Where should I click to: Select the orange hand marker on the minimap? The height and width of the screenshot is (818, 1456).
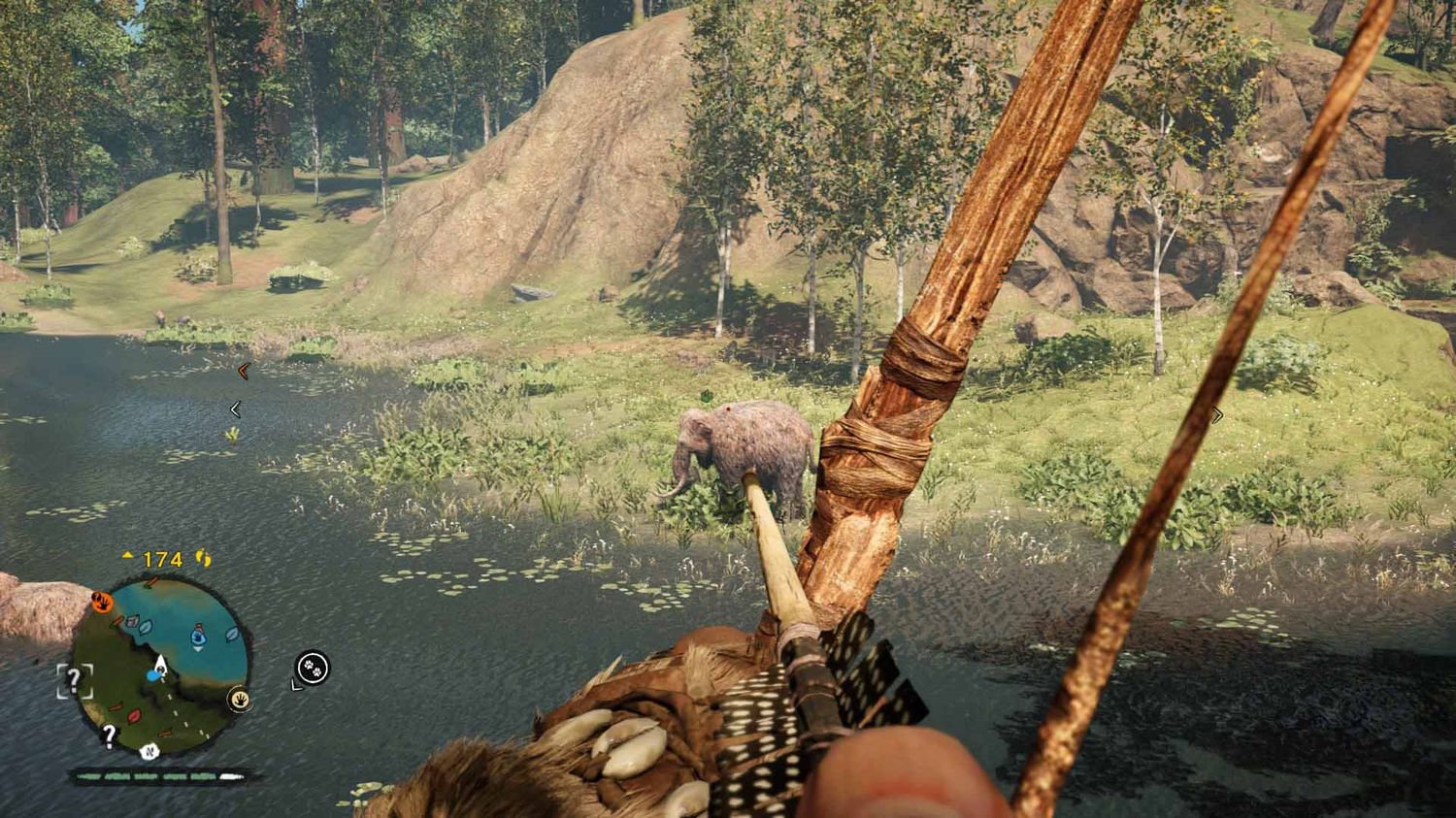point(101,602)
